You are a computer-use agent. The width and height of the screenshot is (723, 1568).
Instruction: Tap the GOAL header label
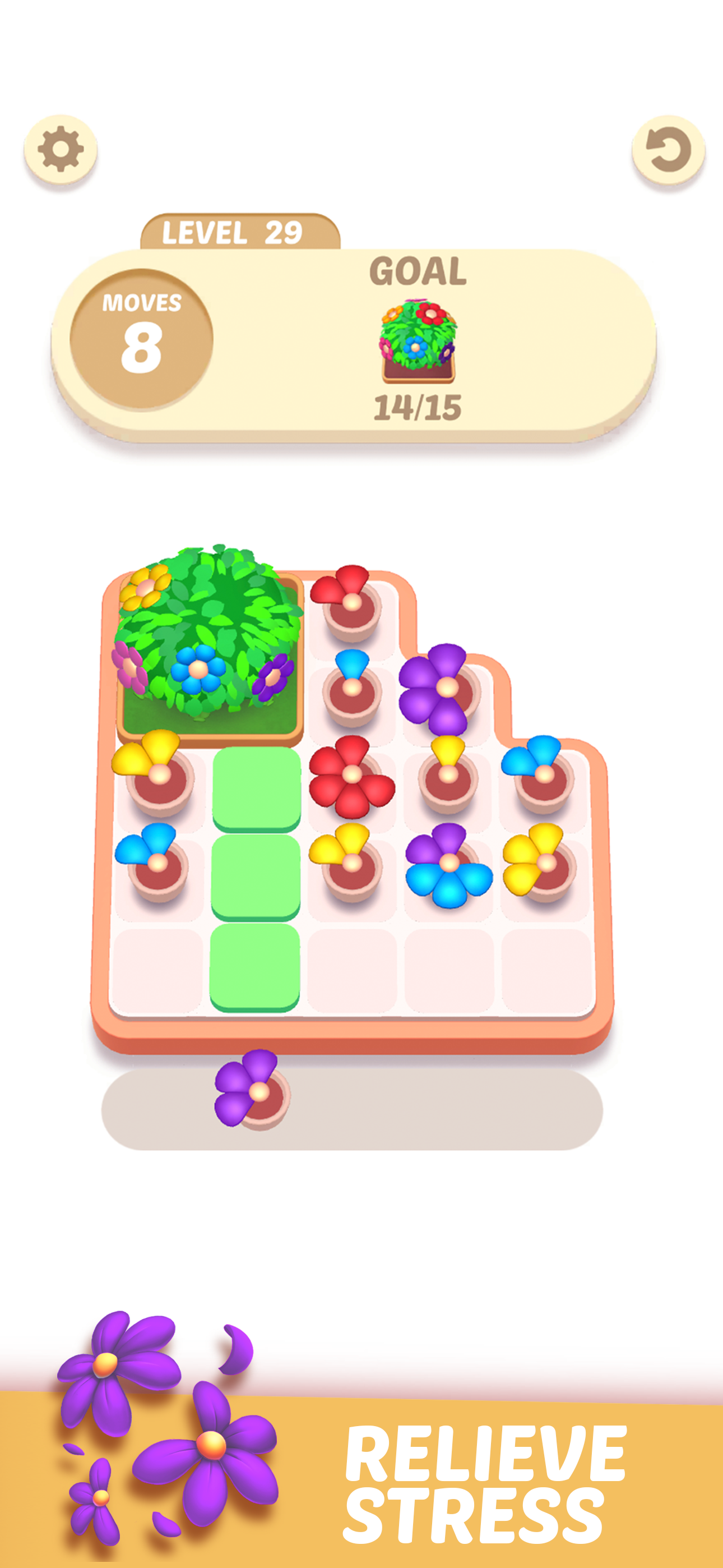tap(417, 272)
